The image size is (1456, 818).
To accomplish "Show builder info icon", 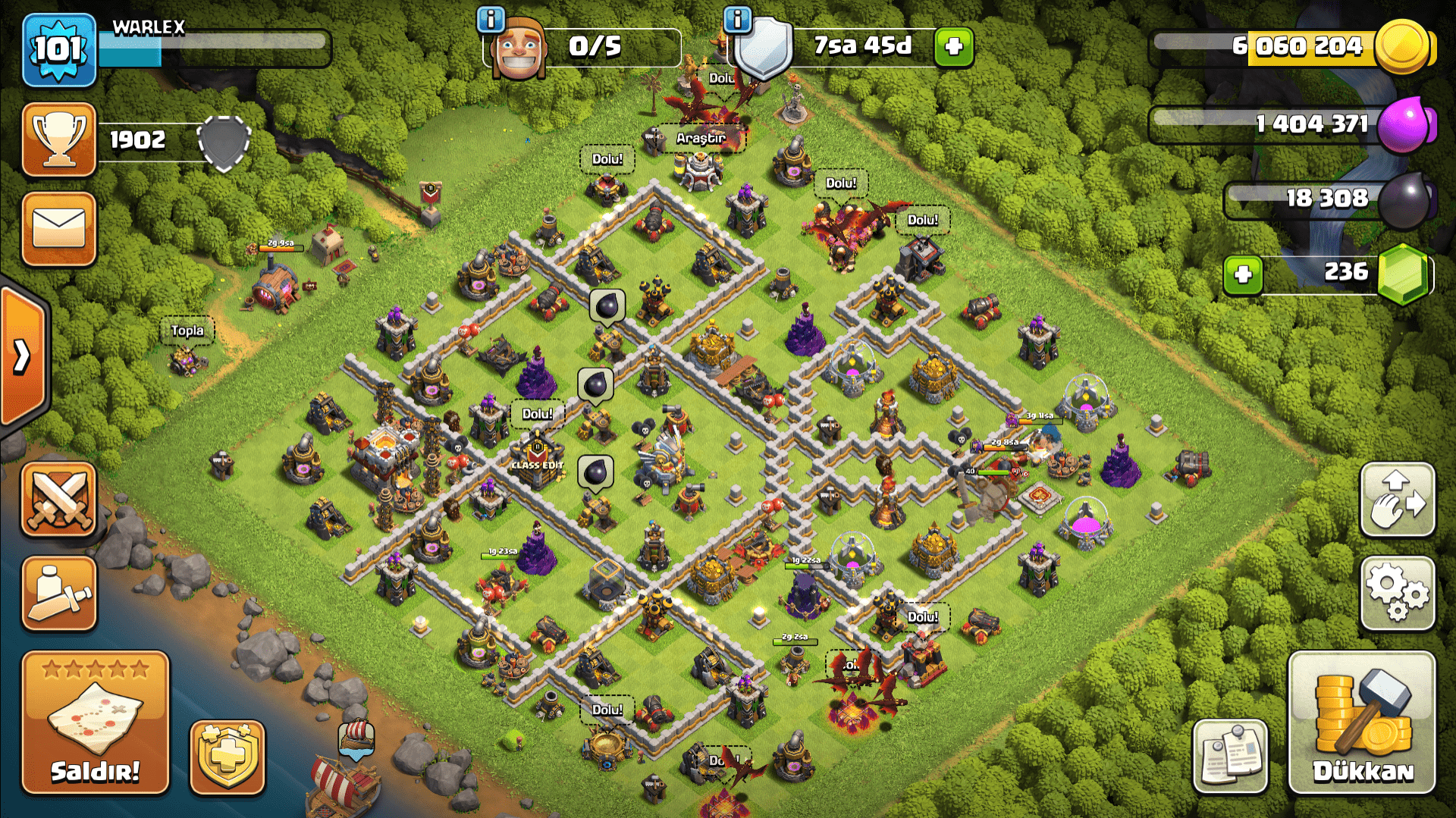I will click(x=491, y=19).
